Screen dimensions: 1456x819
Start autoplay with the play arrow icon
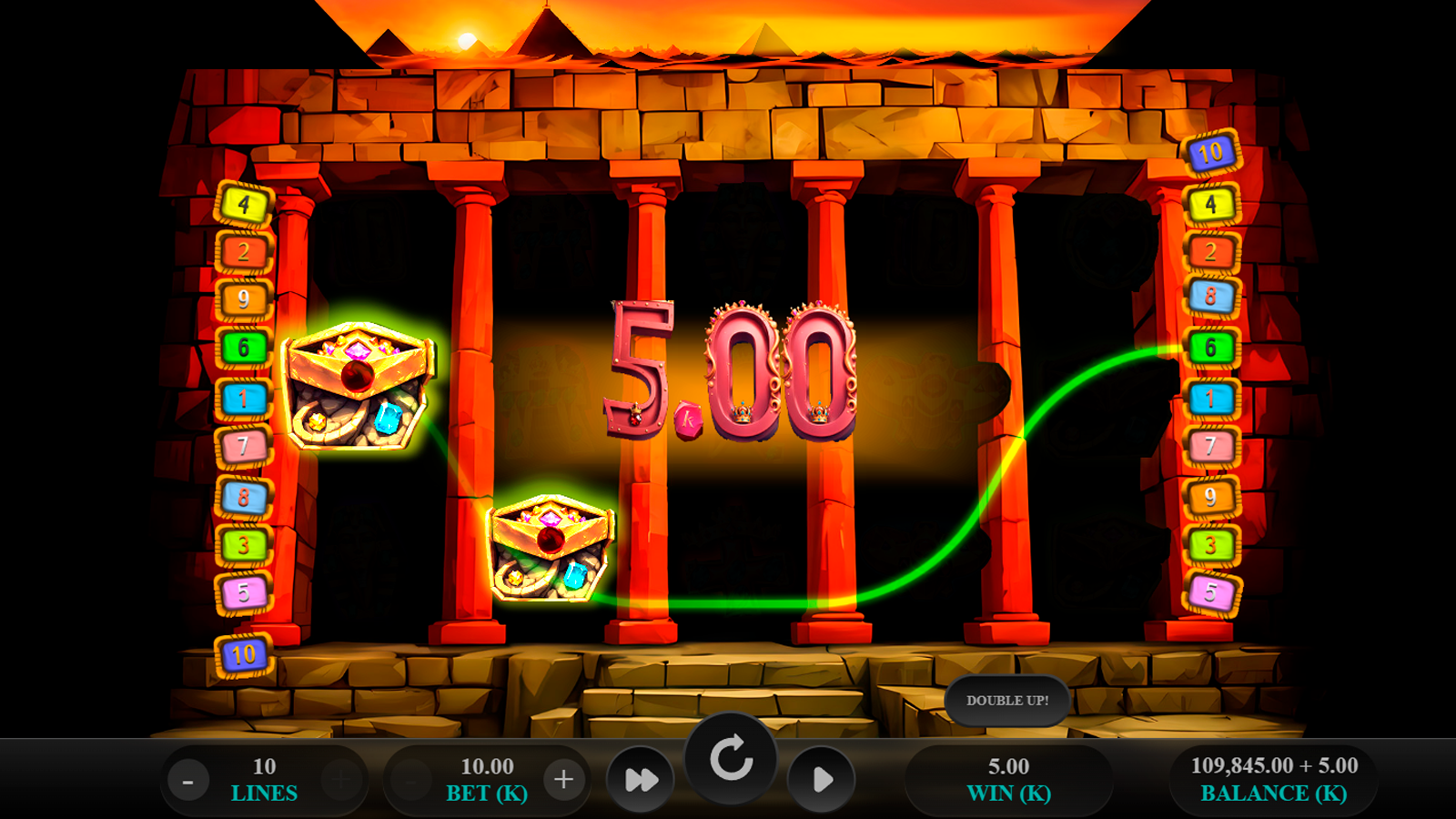click(822, 779)
